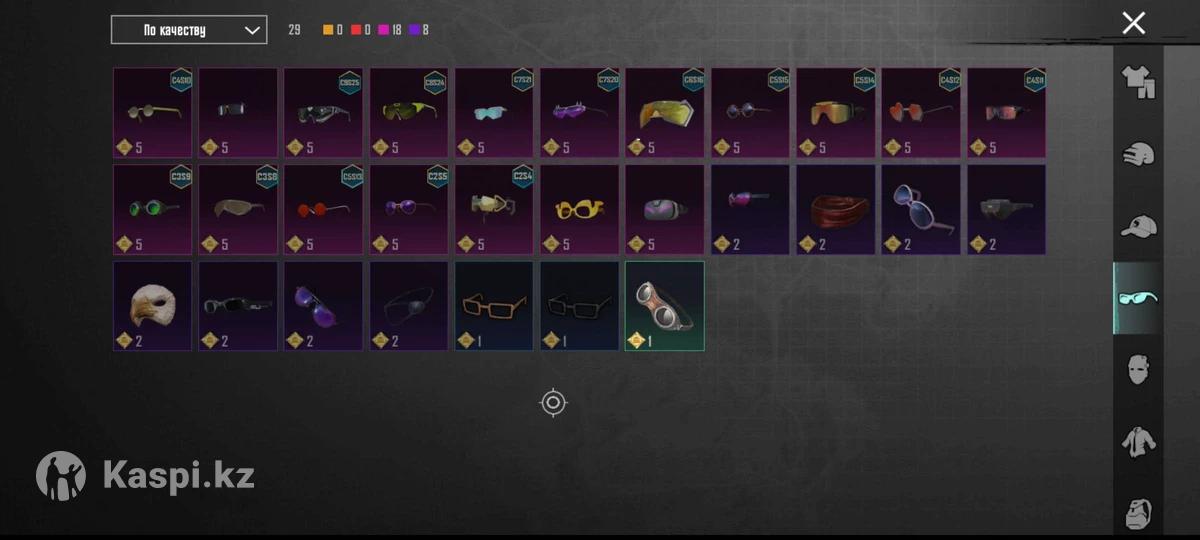Close the inventory screen
This screenshot has width=1200, height=540.
pyautogui.click(x=1133, y=23)
